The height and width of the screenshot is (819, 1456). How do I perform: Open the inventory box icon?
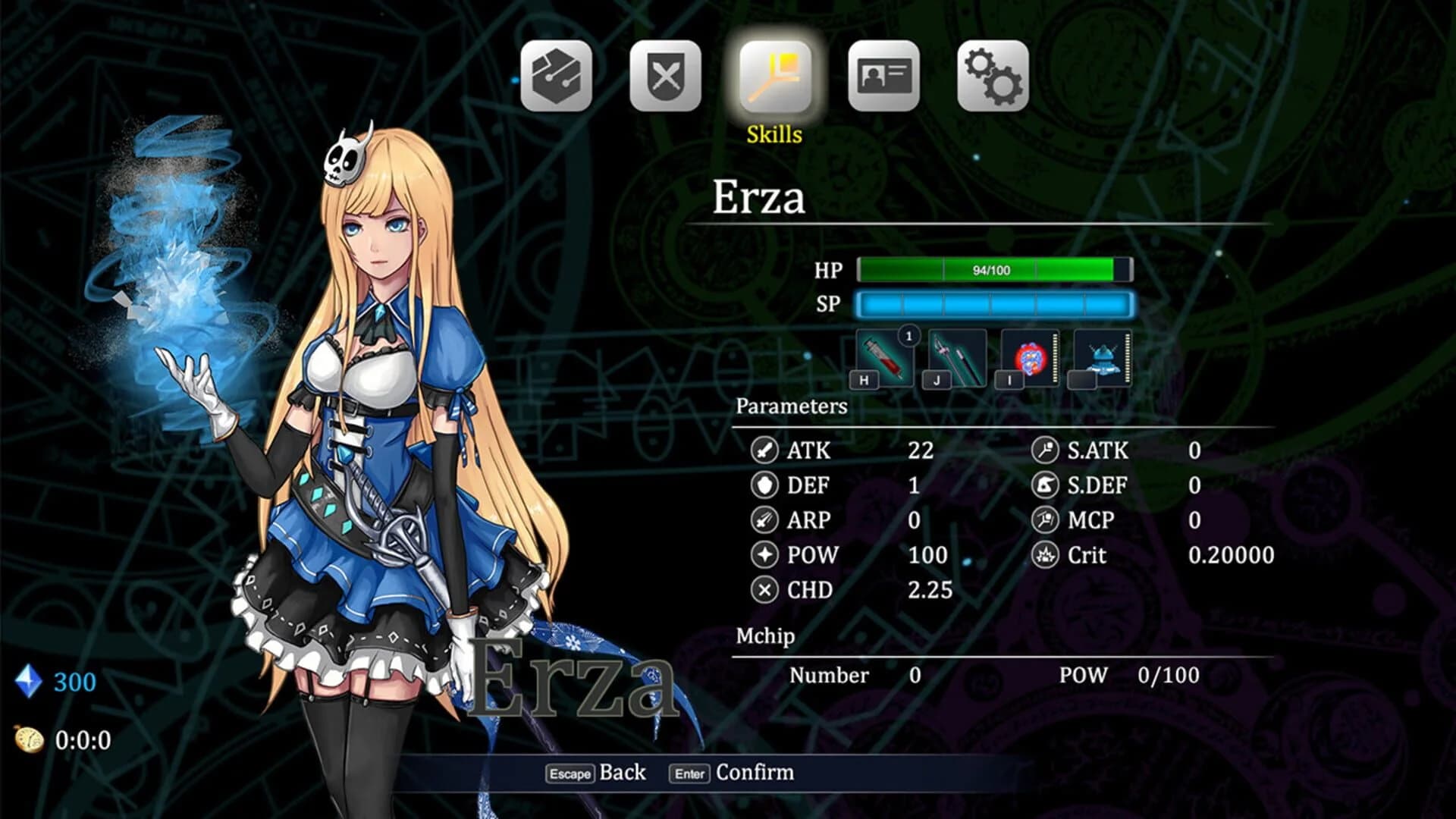pos(557,74)
